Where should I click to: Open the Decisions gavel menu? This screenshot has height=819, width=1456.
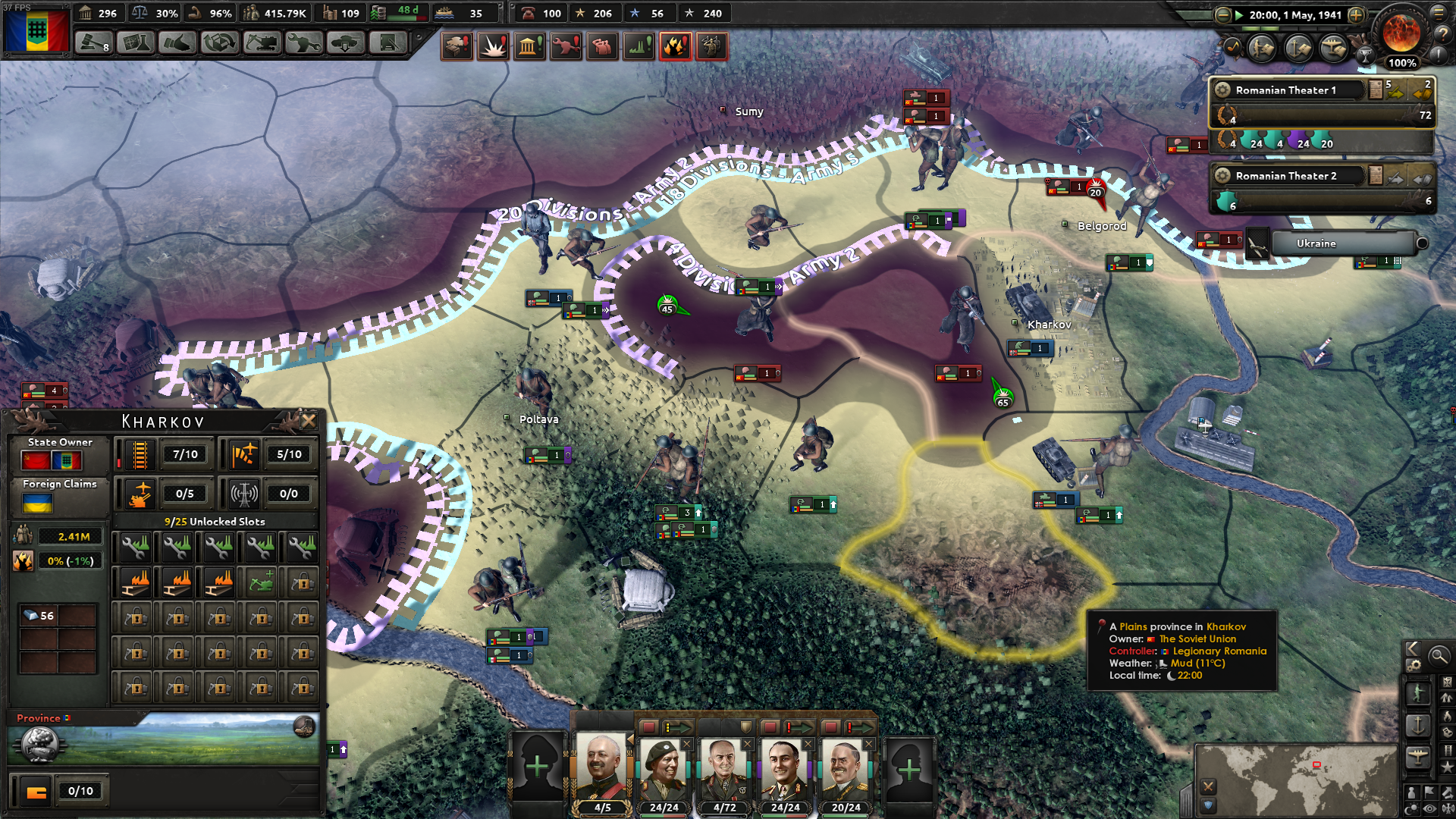click(94, 44)
